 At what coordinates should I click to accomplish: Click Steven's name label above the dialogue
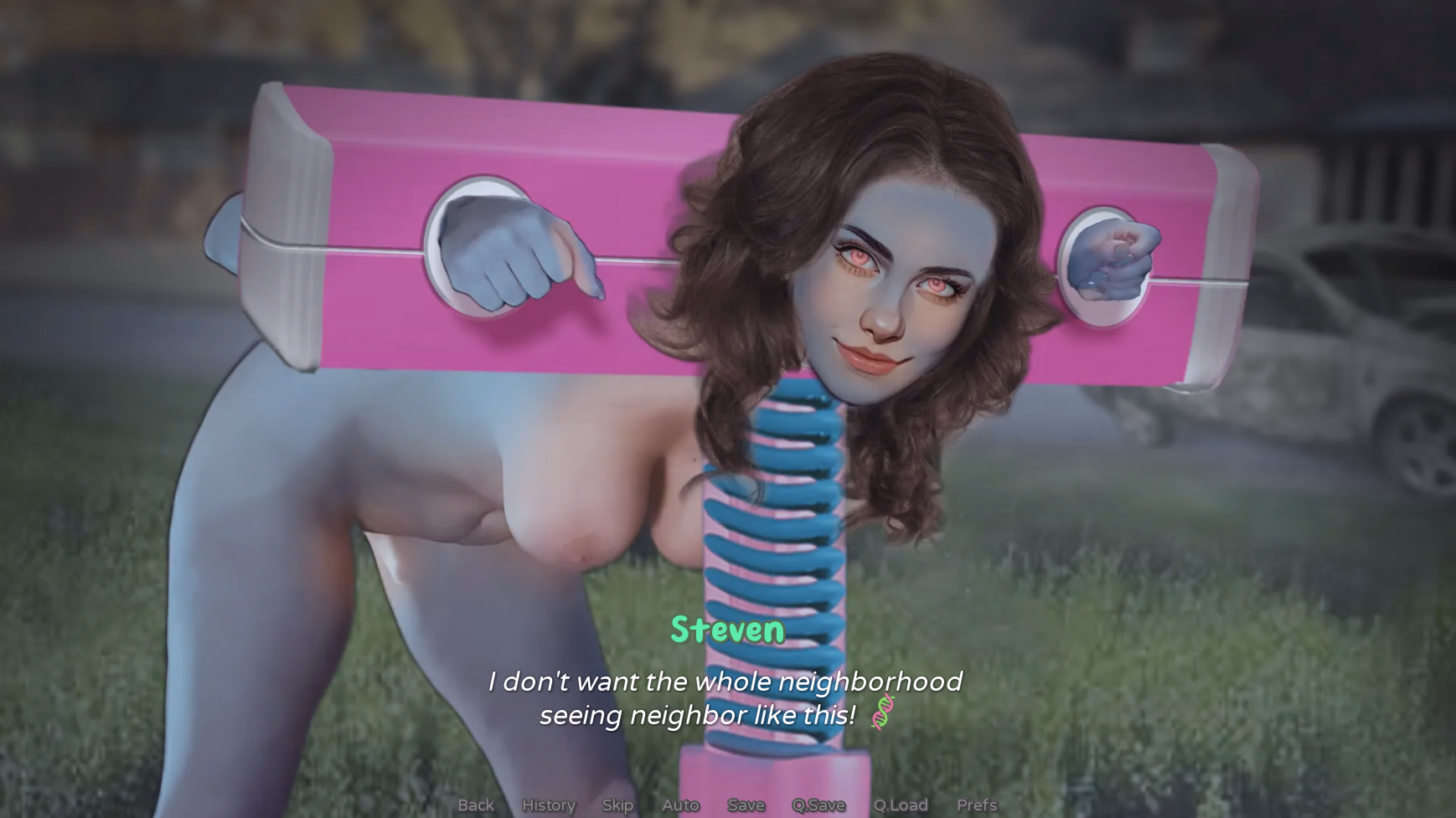[x=728, y=631]
